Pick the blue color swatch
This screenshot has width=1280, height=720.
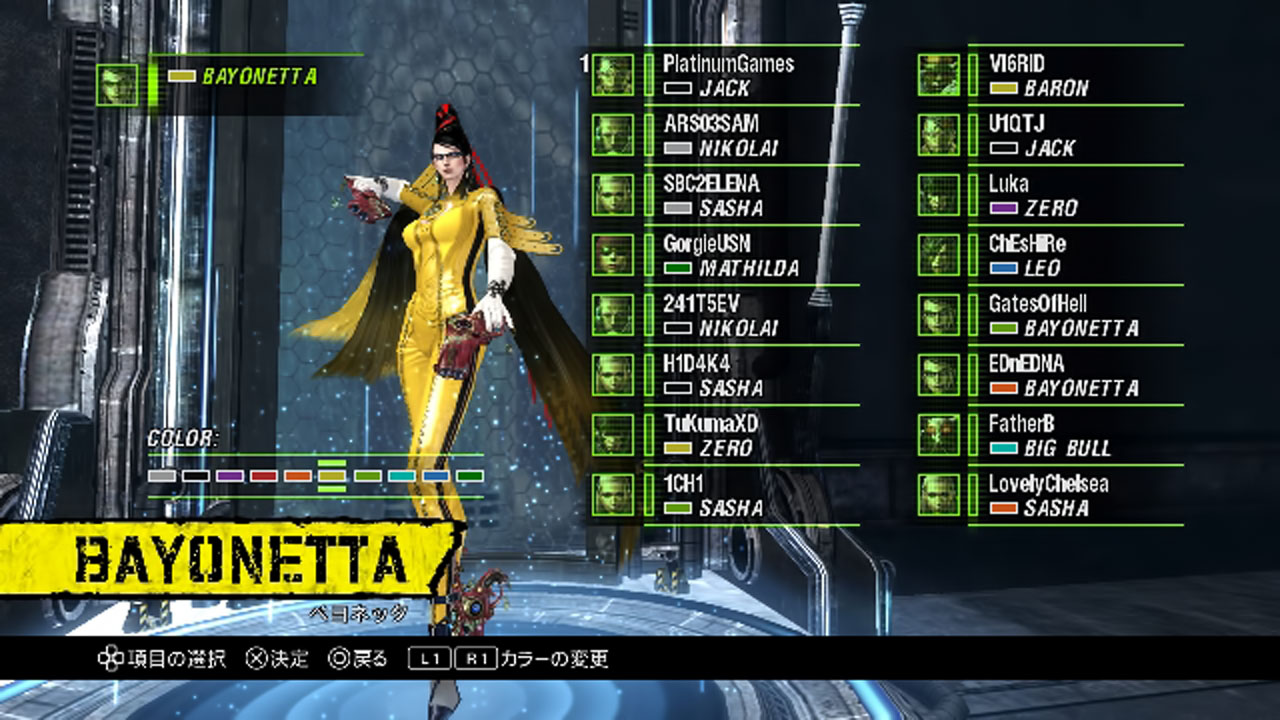tap(436, 476)
